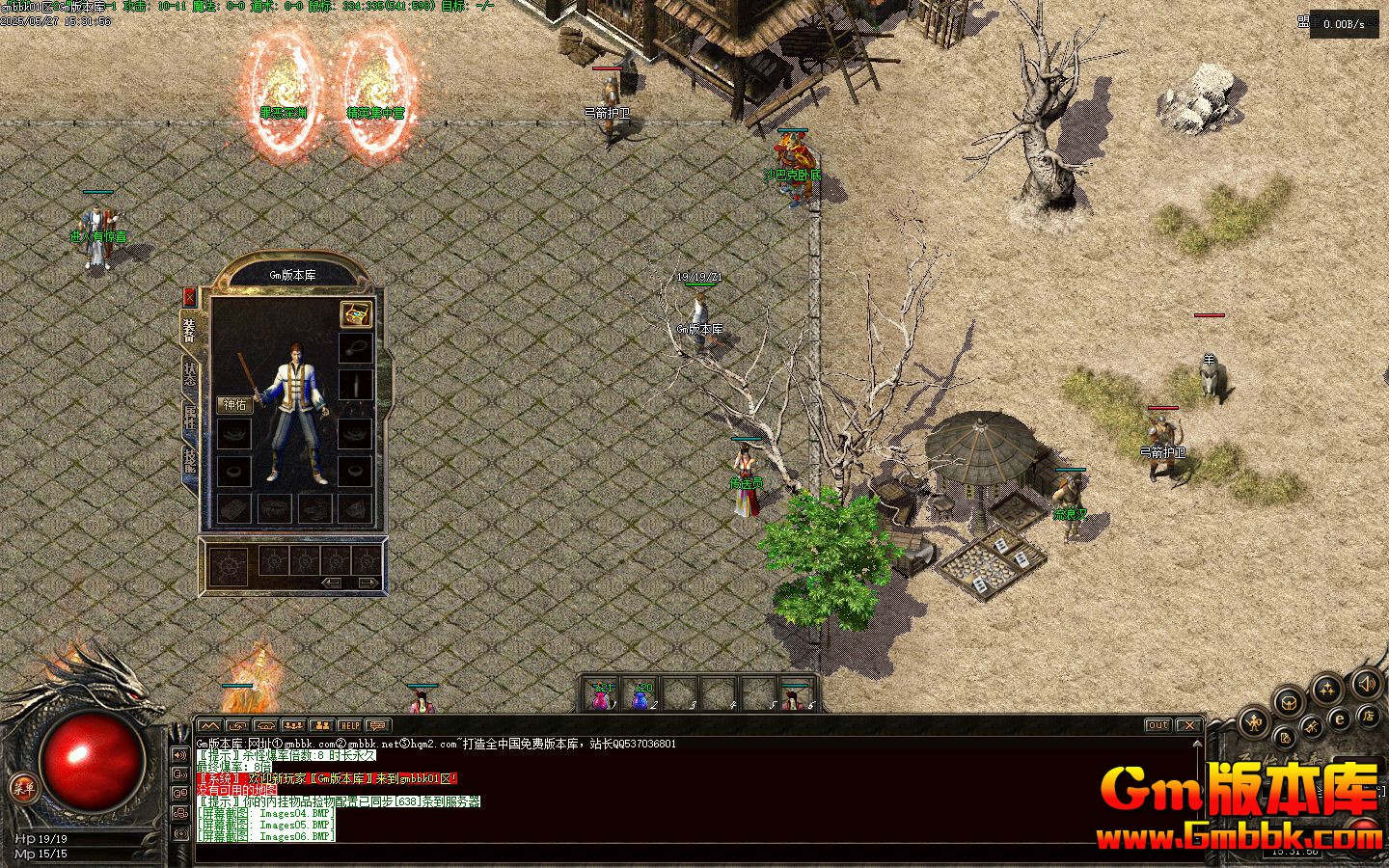Click the round 'e' button

point(1339,719)
